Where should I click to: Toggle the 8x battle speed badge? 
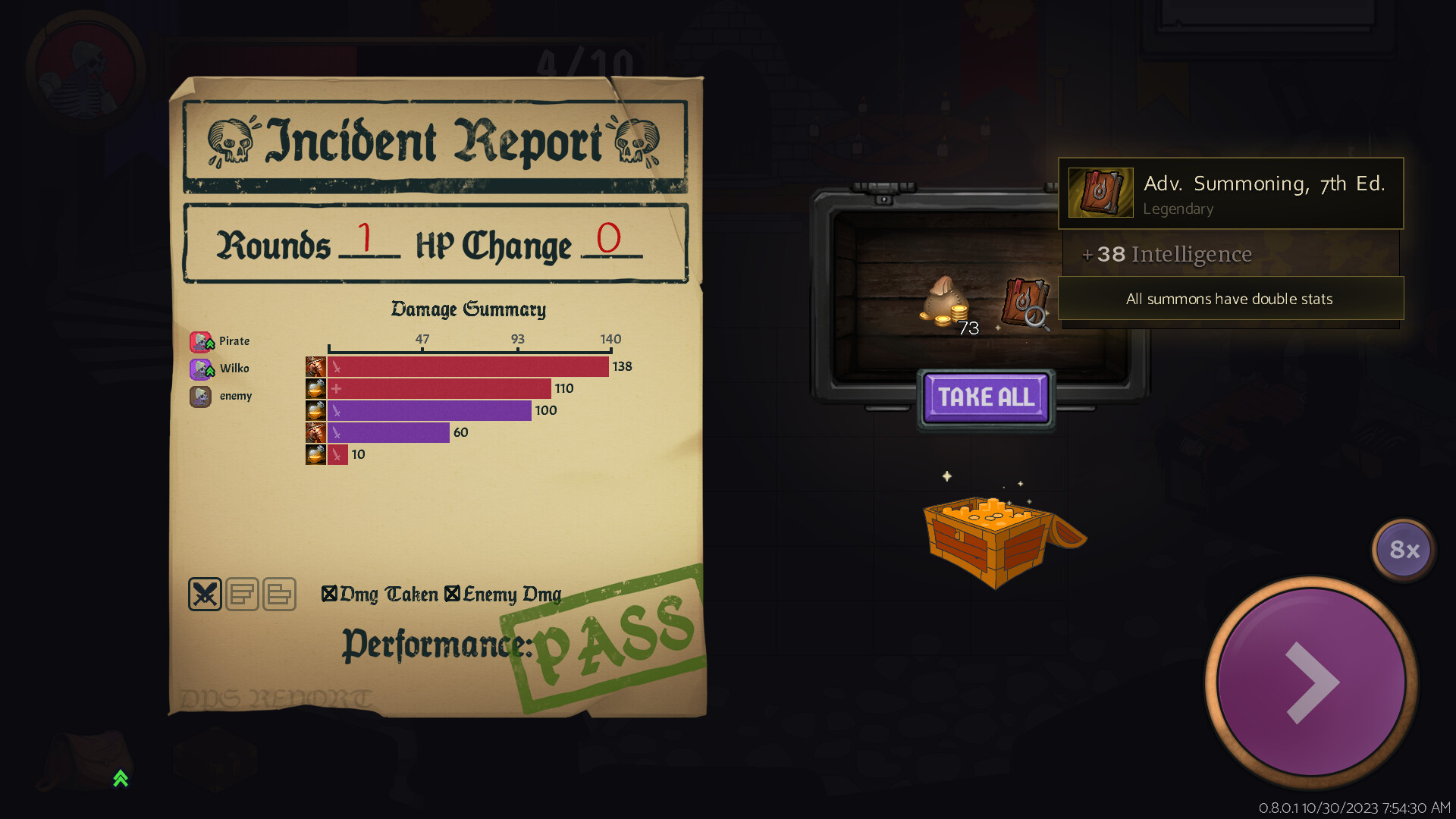tap(1403, 550)
